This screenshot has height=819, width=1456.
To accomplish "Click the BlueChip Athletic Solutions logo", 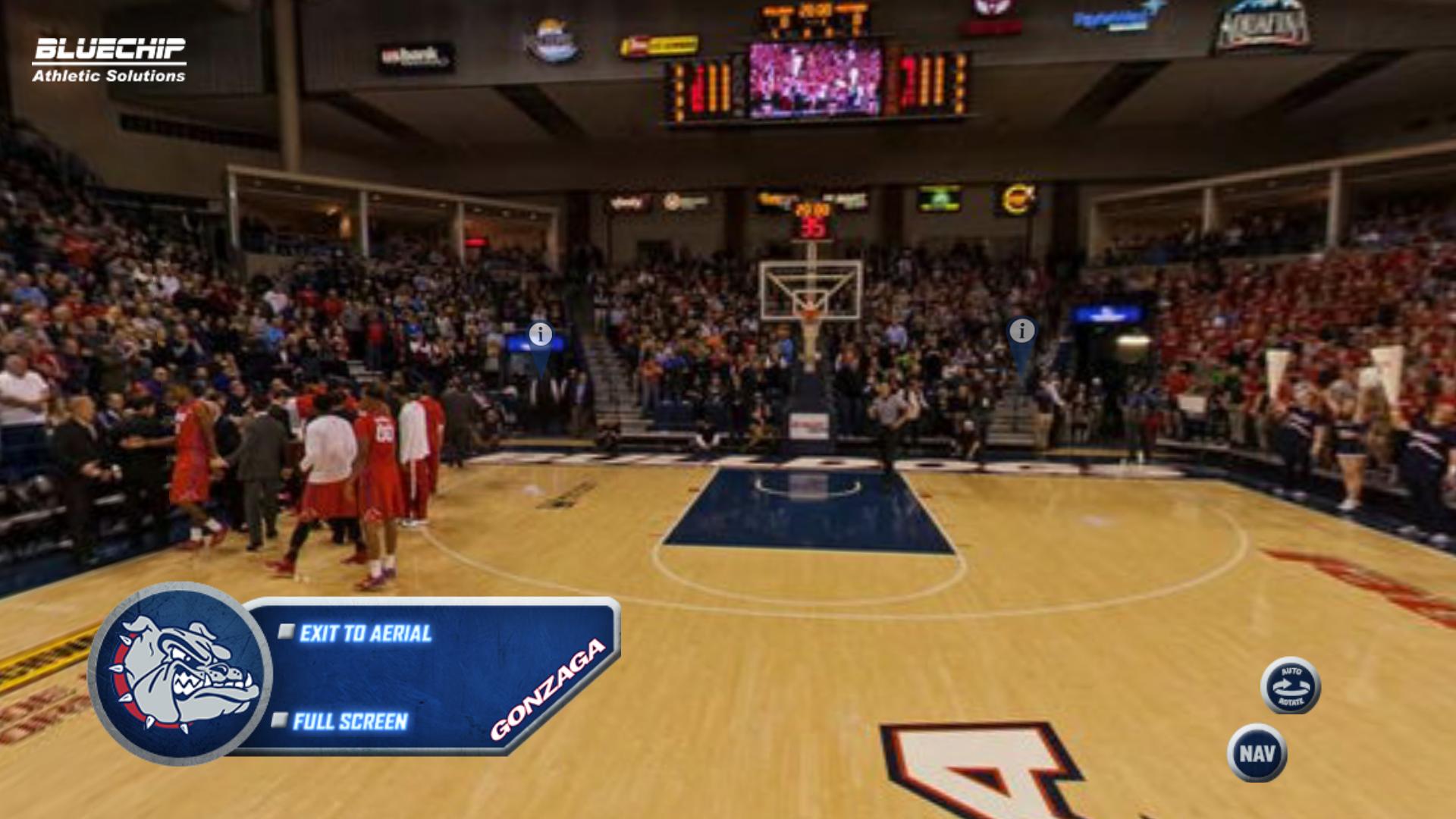I will pos(108,59).
